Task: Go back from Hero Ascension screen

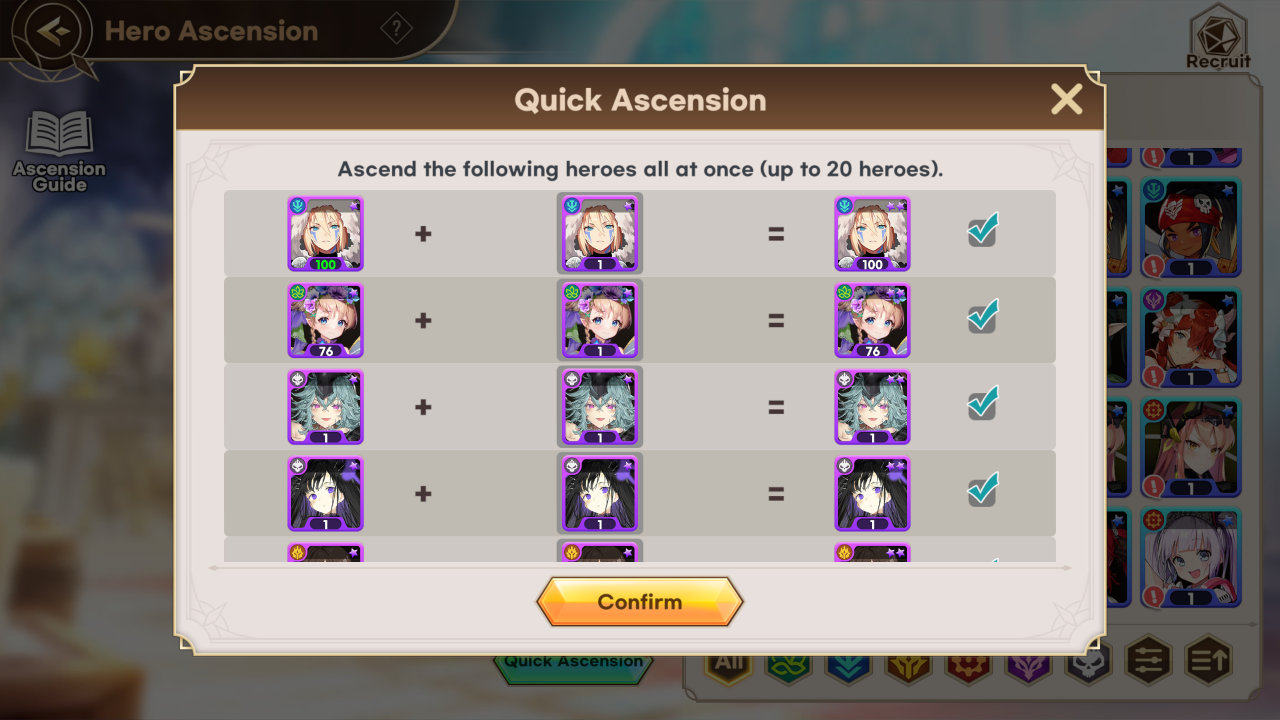Action: click(55, 31)
